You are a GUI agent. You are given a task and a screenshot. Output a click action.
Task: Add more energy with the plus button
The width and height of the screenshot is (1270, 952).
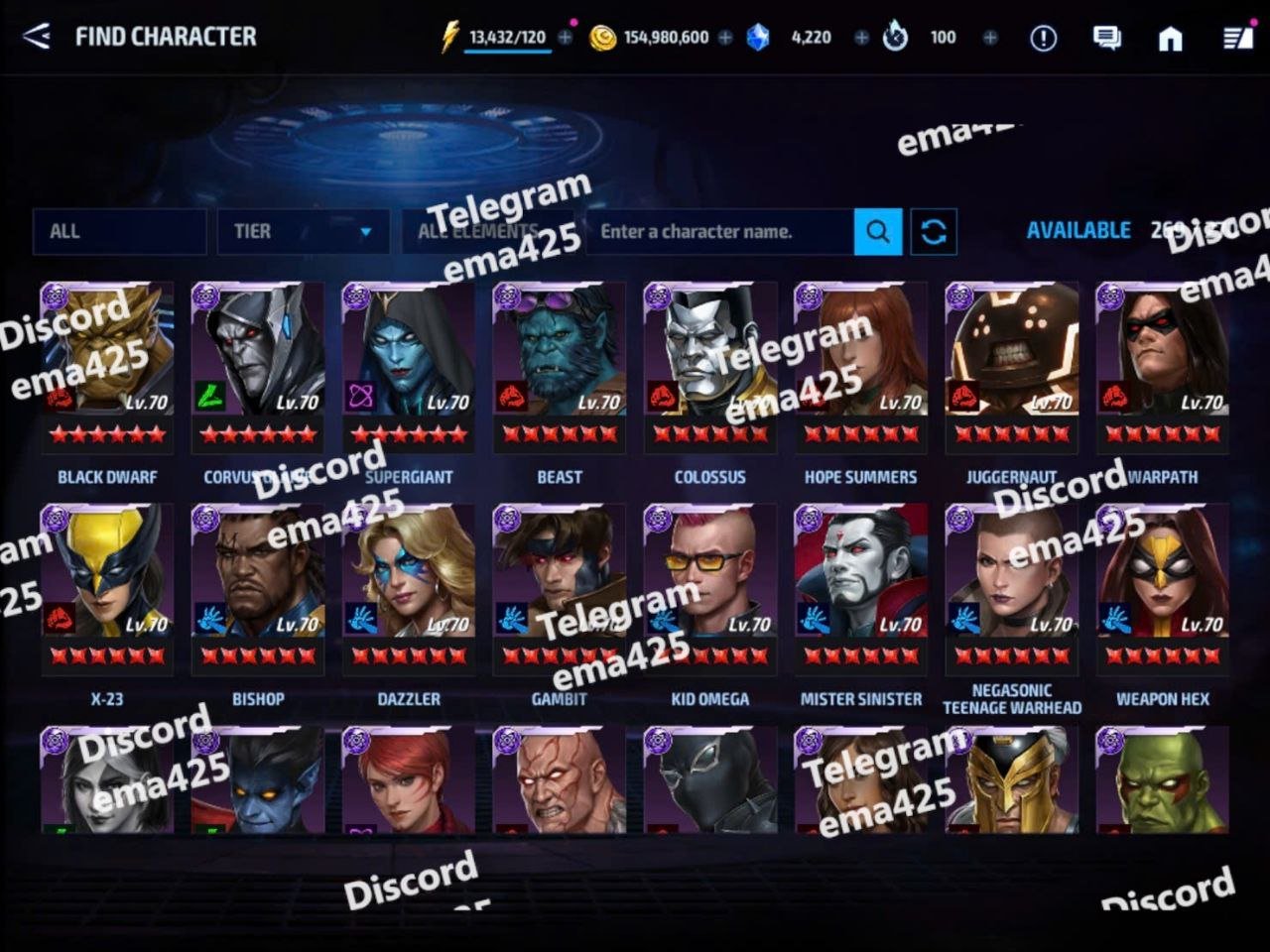click(x=566, y=37)
